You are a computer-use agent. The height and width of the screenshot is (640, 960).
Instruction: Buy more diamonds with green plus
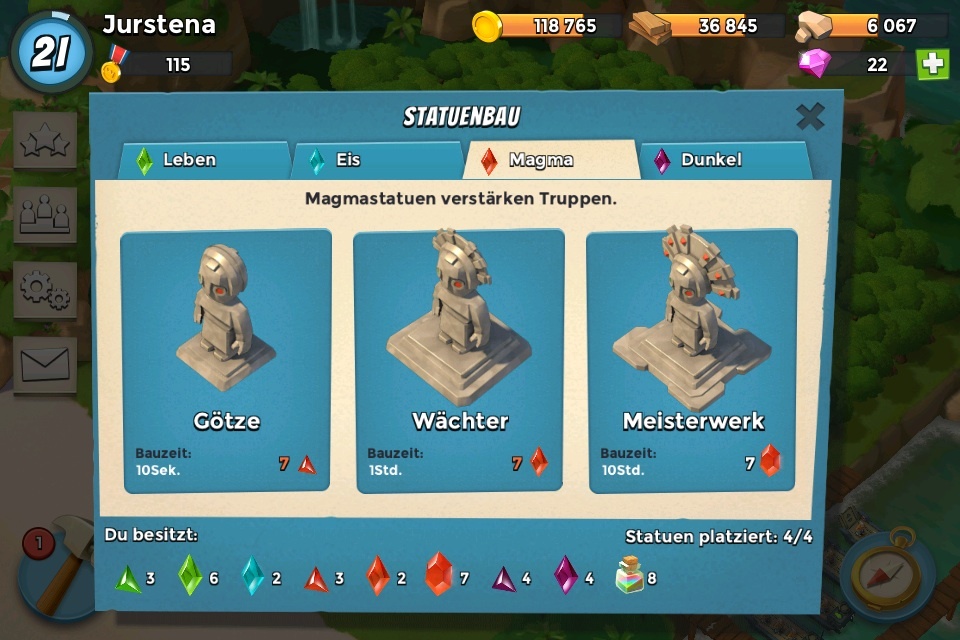(933, 64)
